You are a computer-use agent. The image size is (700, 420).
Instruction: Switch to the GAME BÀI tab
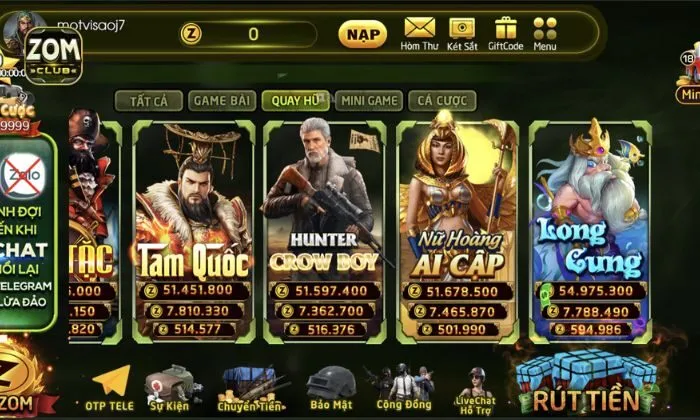tap(221, 100)
